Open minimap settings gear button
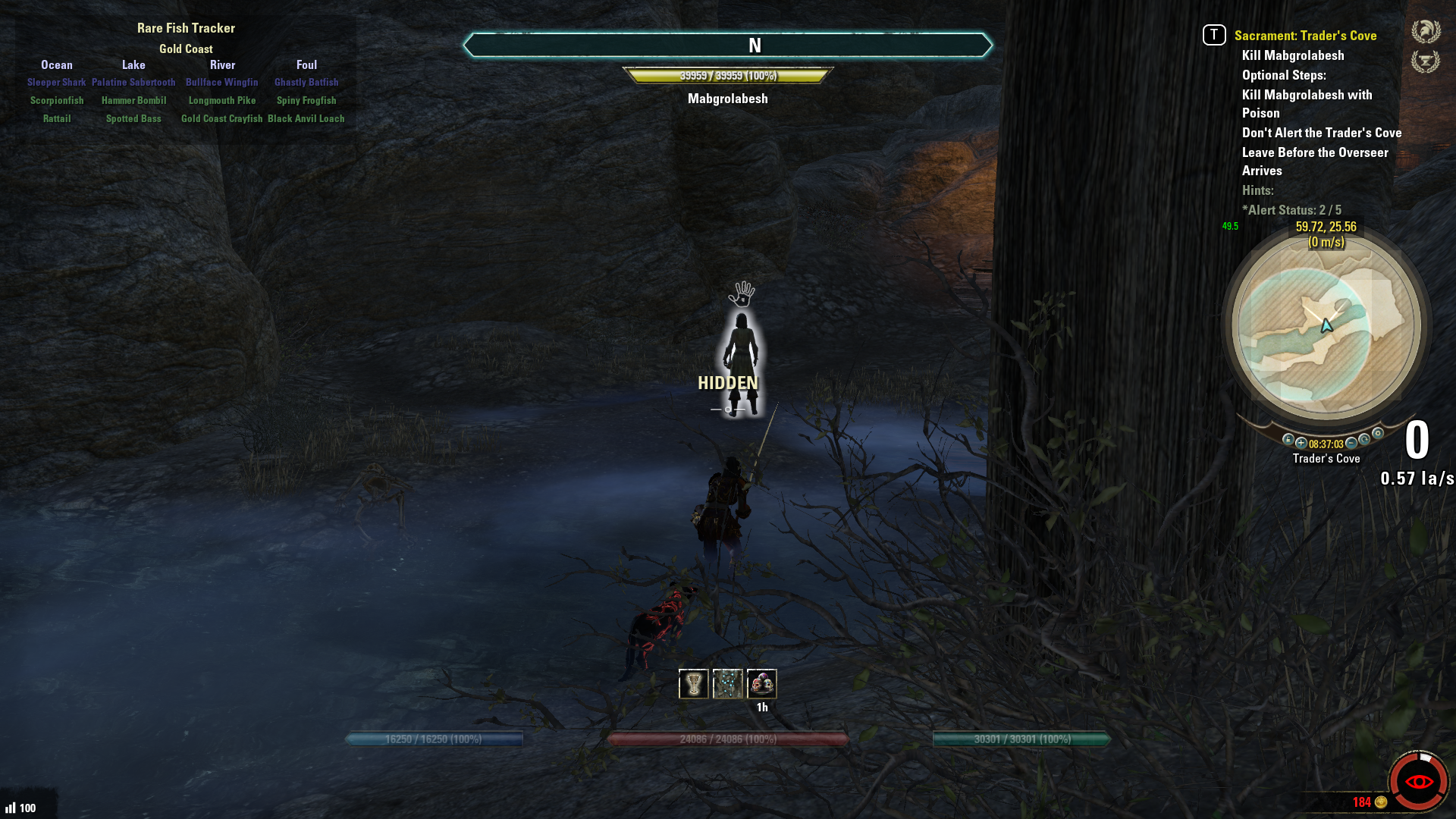The height and width of the screenshot is (819, 1456). [x=1378, y=434]
